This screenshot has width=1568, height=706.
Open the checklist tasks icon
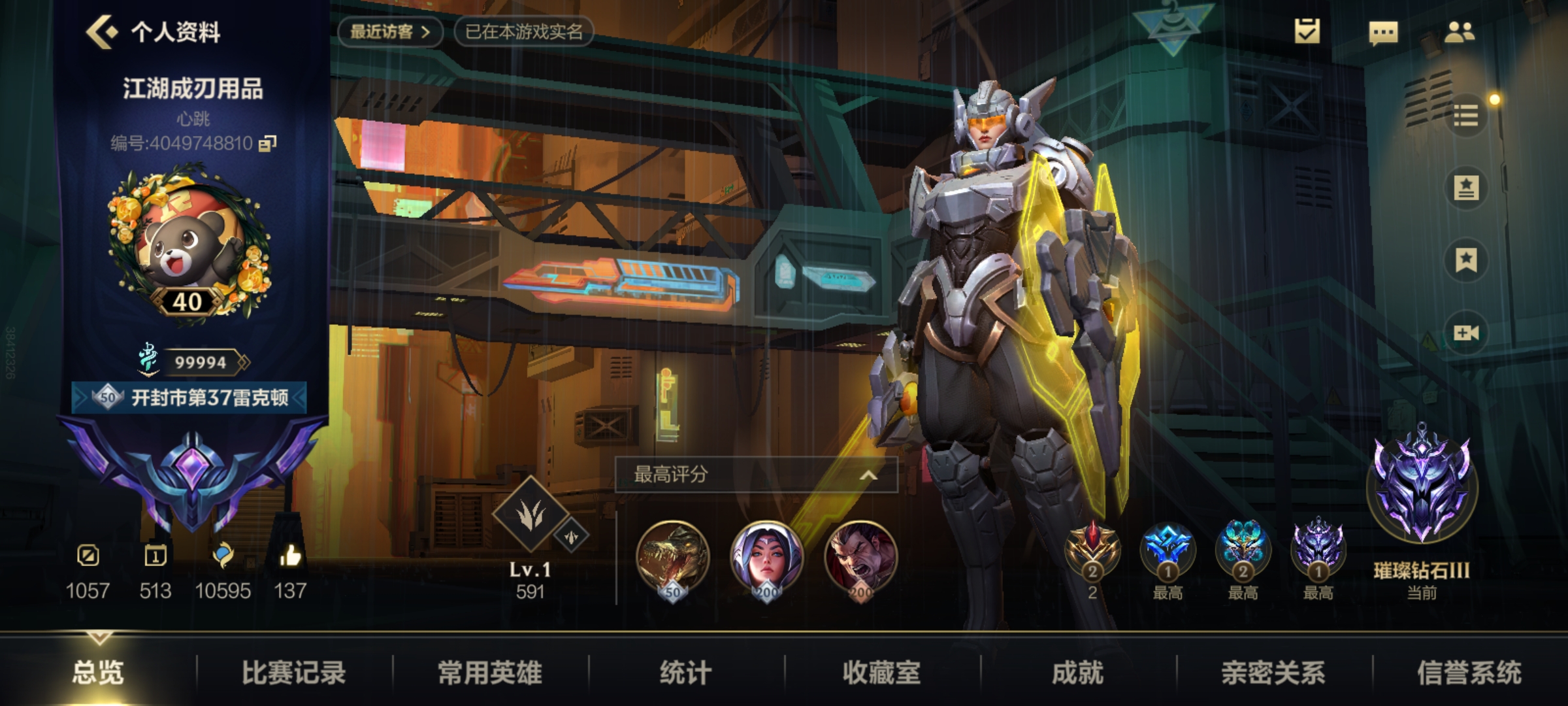pyautogui.click(x=1307, y=31)
